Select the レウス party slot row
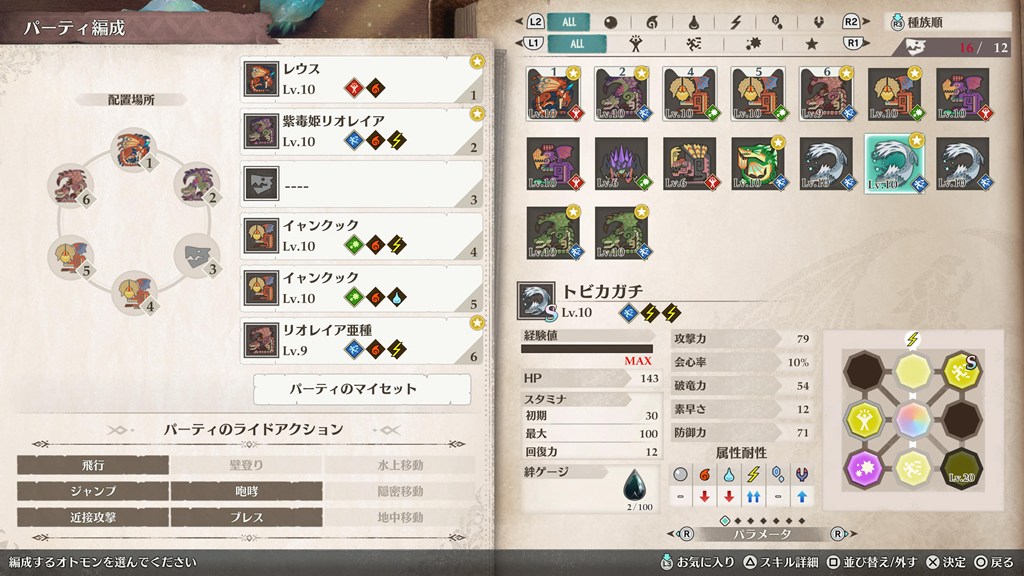Image resolution: width=1024 pixels, height=576 pixels. [362, 79]
